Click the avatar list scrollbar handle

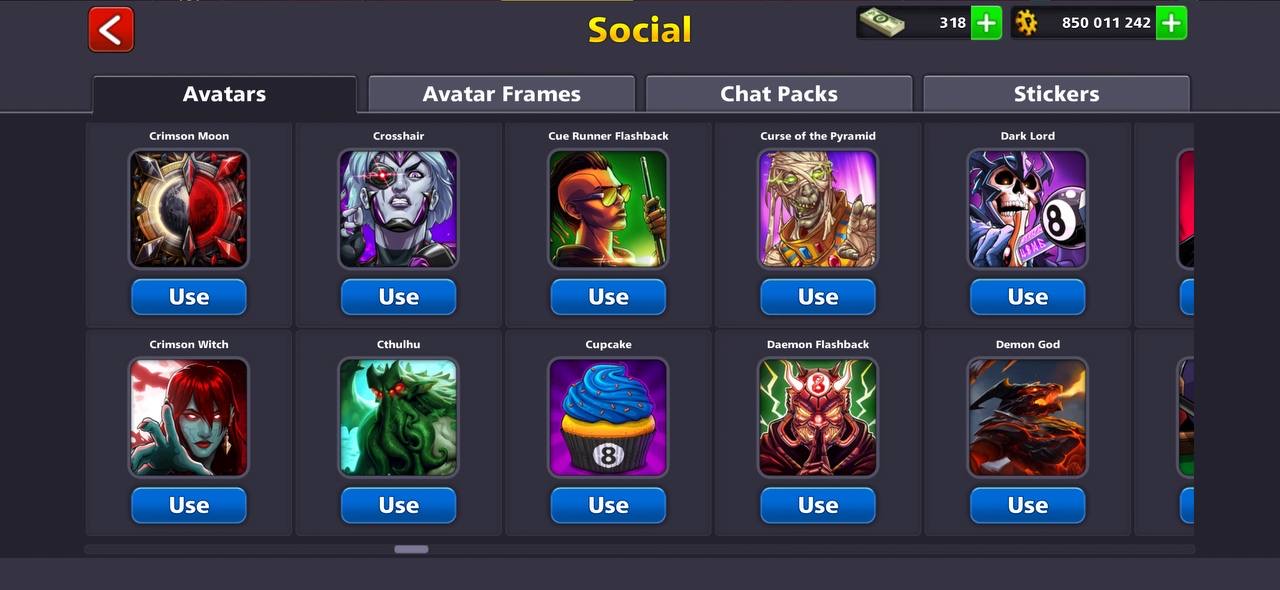411,549
